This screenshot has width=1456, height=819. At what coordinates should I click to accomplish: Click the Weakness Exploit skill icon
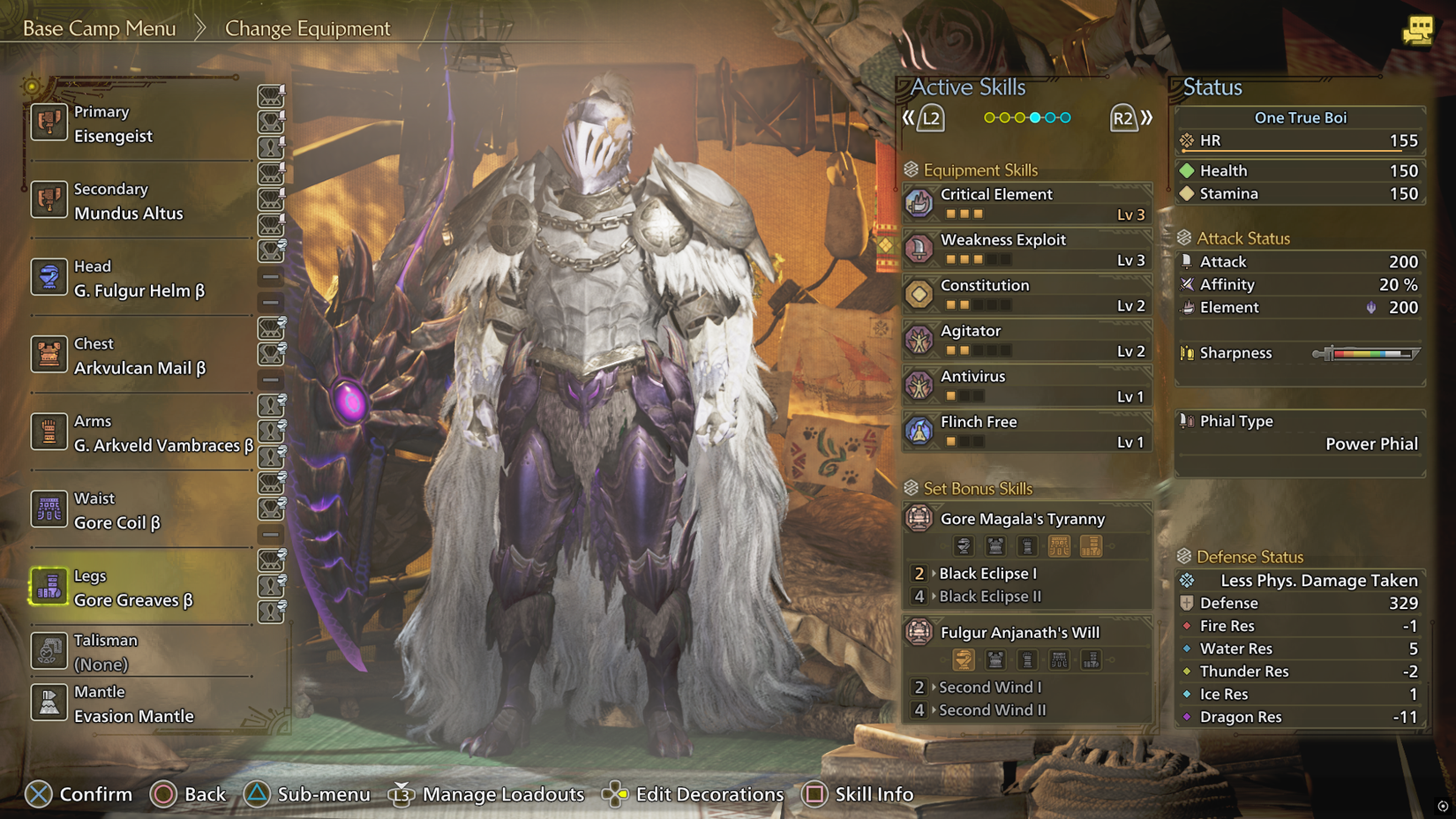(920, 249)
